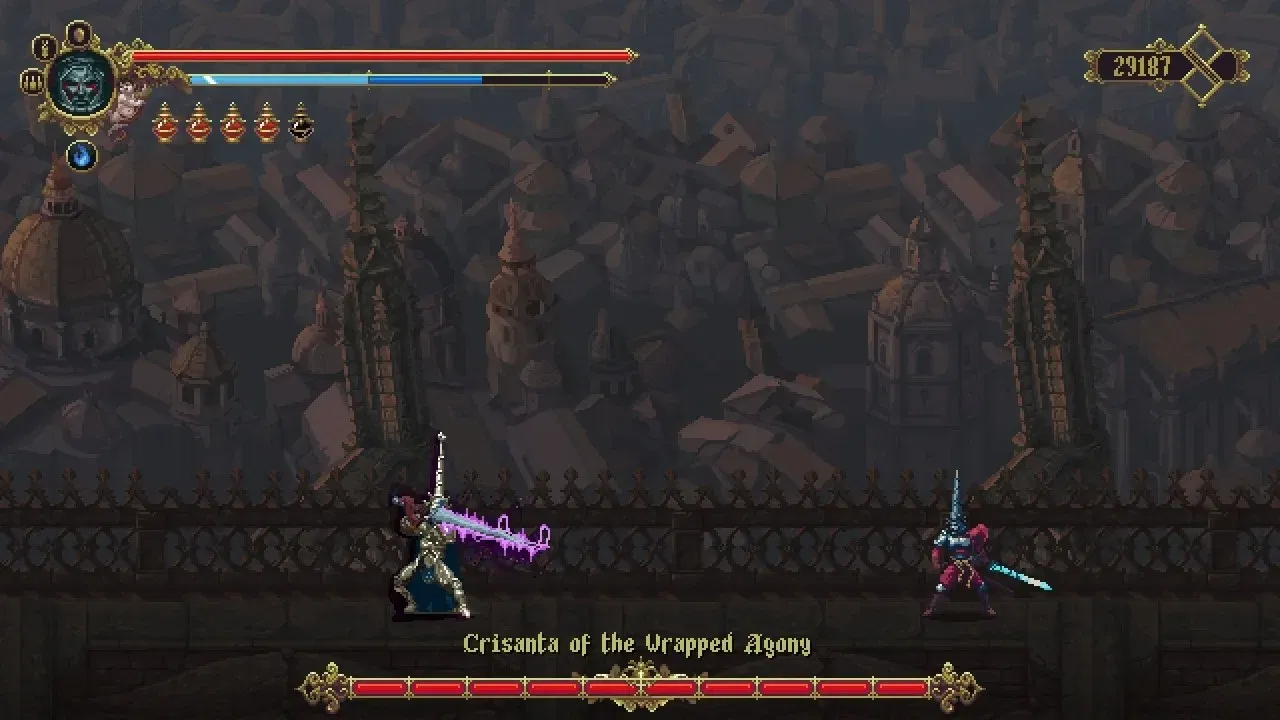Click the quicksilver vial icon left of portrait

pyautogui.click(x=33, y=81)
